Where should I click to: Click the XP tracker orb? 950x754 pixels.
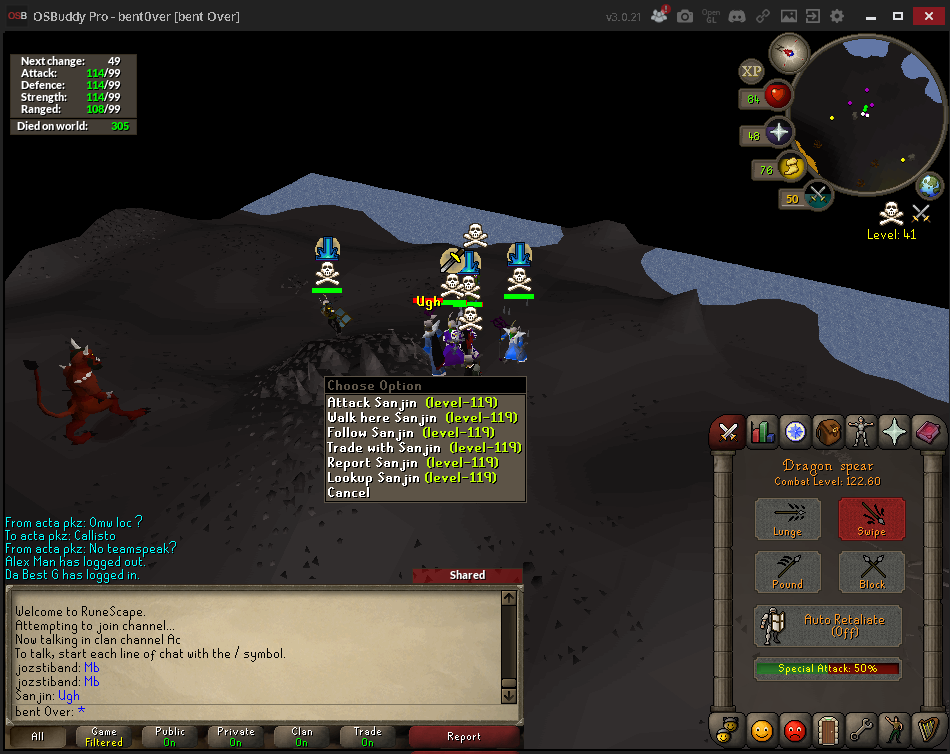752,71
